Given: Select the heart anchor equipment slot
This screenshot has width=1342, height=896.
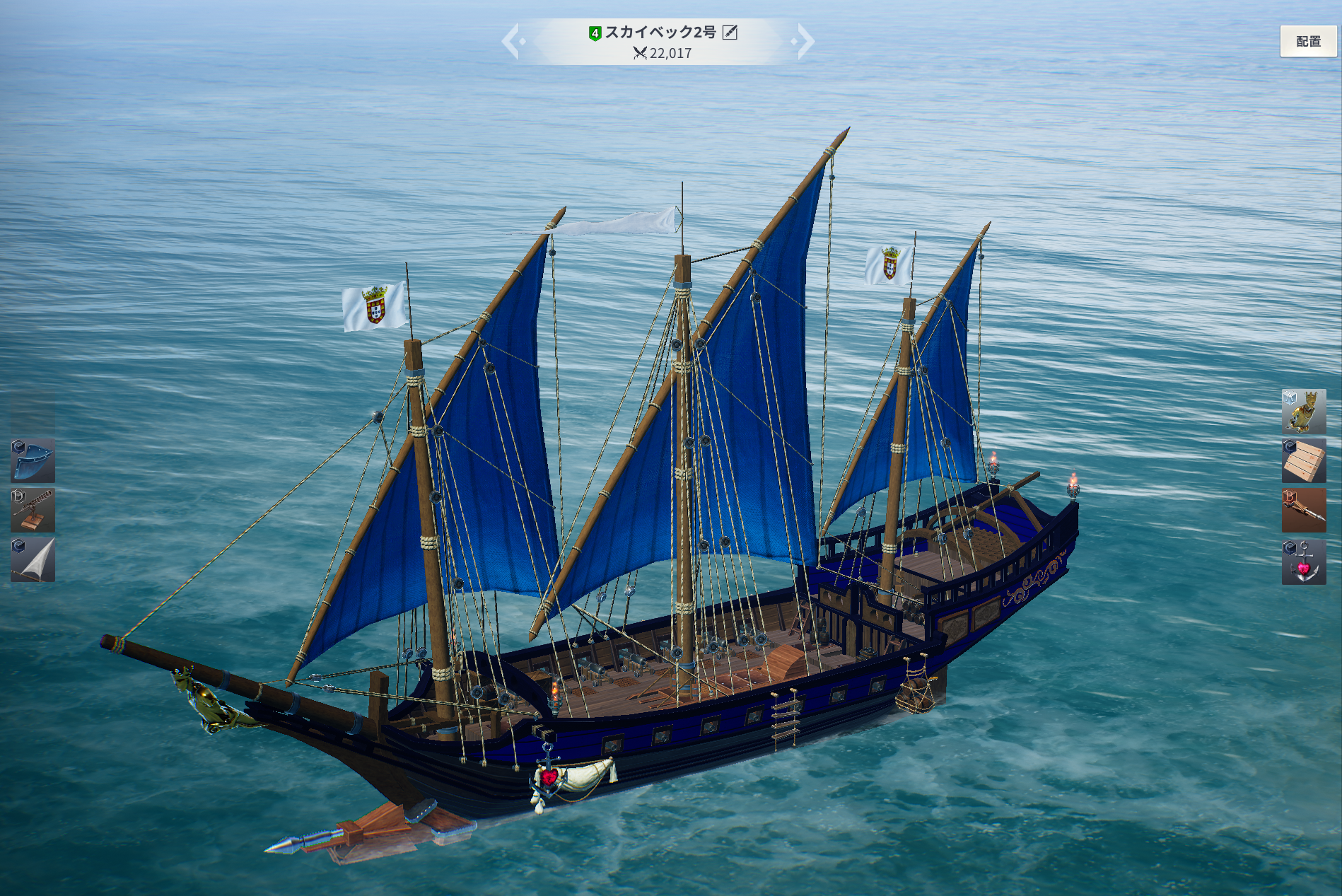Looking at the screenshot, I should 1303,562.
